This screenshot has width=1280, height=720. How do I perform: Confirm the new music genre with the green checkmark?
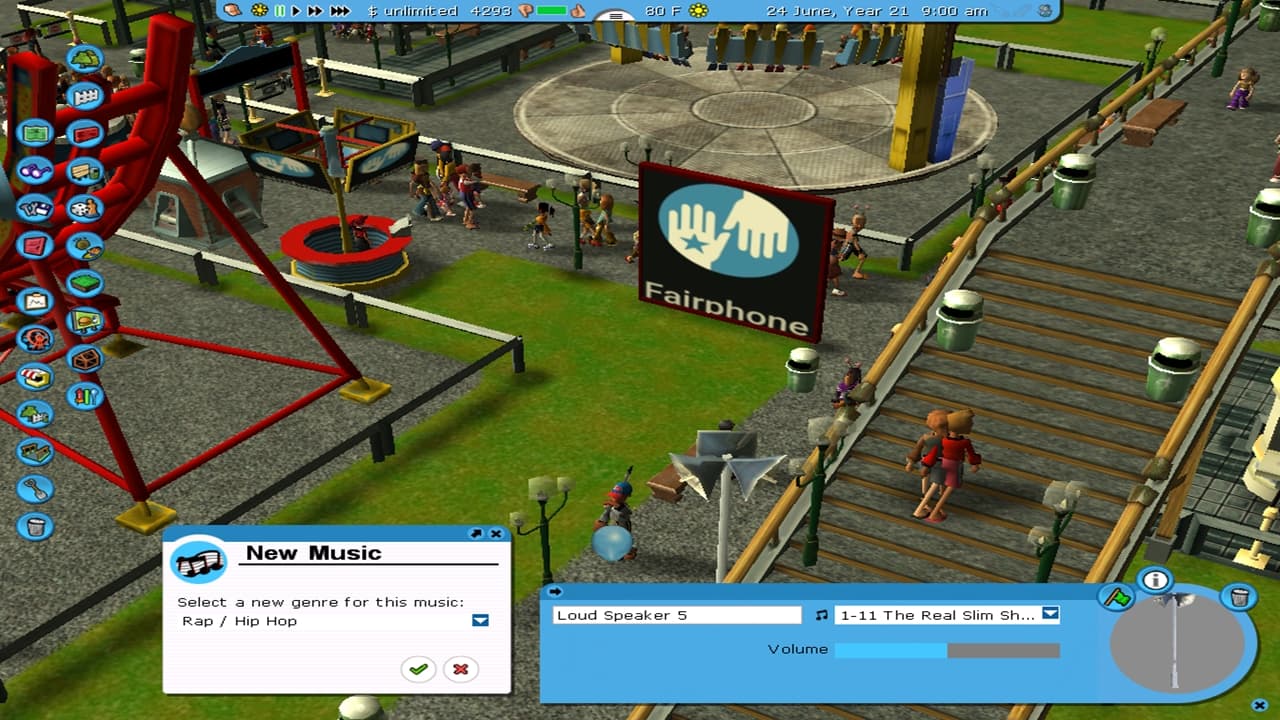pyautogui.click(x=418, y=669)
